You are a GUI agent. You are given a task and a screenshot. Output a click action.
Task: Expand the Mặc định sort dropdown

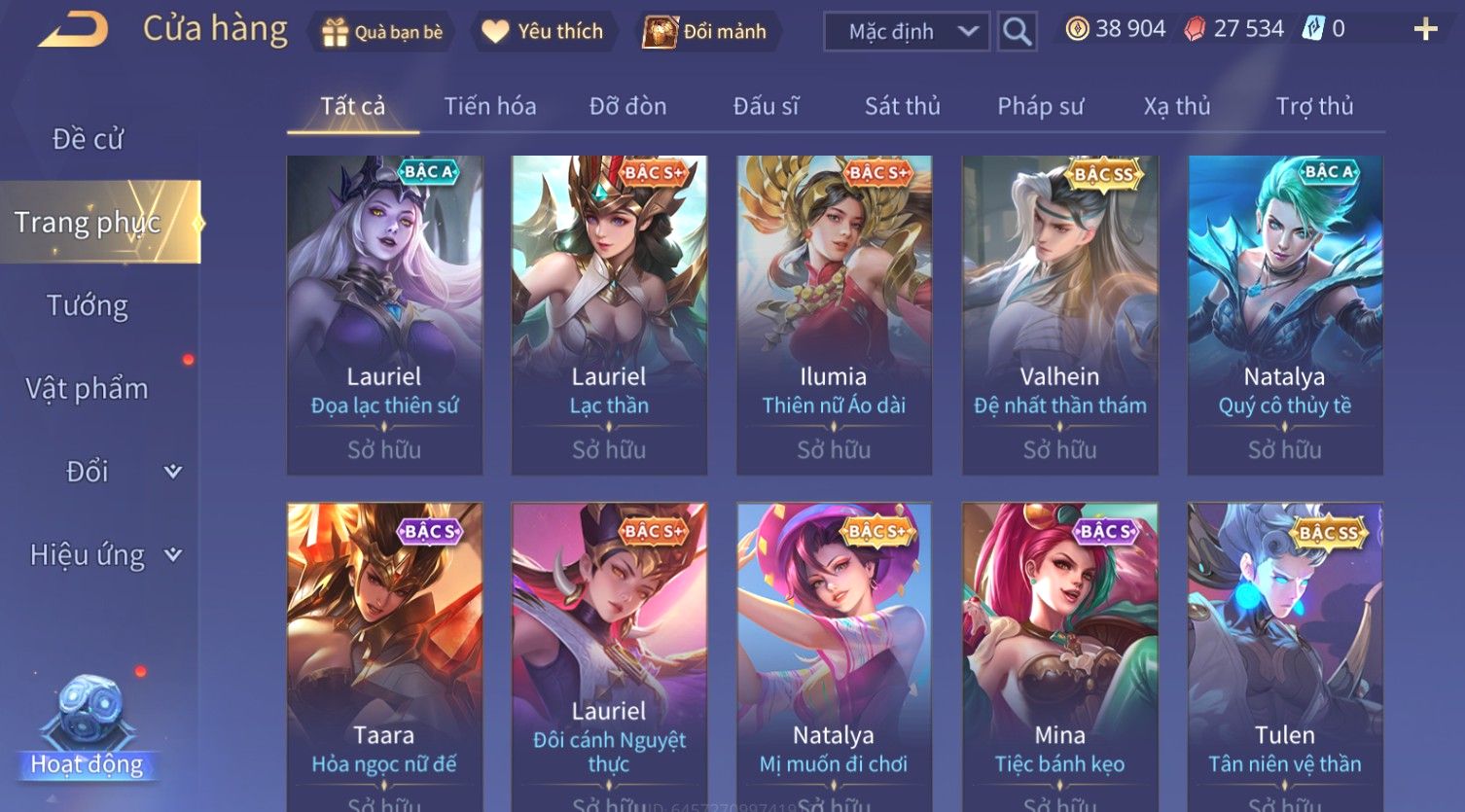click(906, 32)
